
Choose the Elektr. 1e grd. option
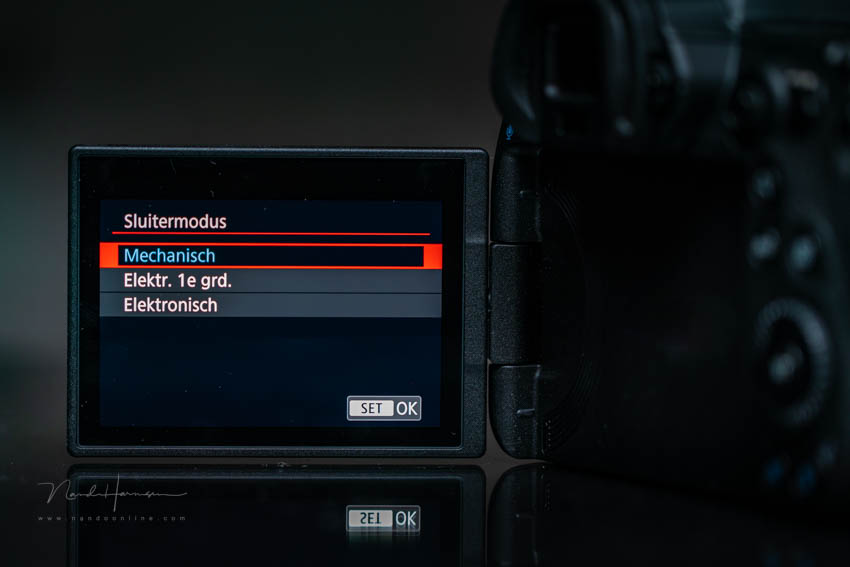coord(270,281)
